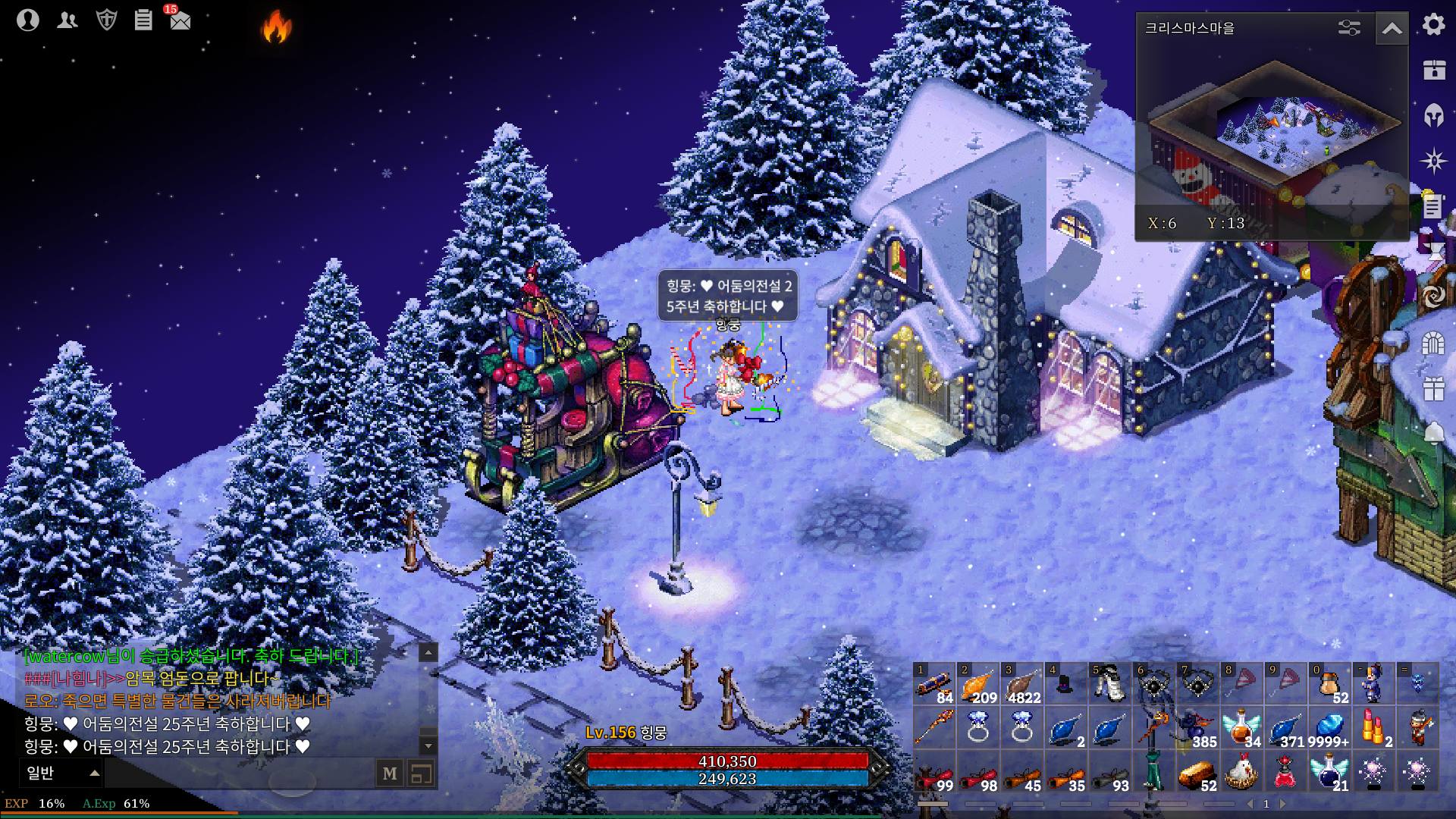Open the character profile icon

click(x=28, y=20)
